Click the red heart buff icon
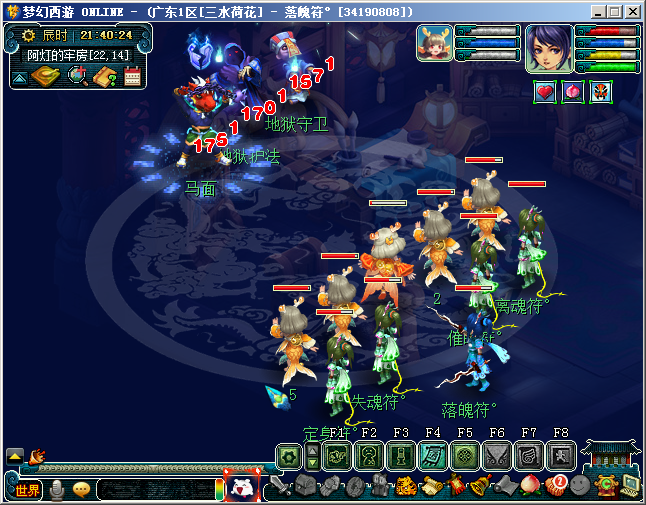Image resolution: width=646 pixels, height=505 pixels. click(x=545, y=92)
